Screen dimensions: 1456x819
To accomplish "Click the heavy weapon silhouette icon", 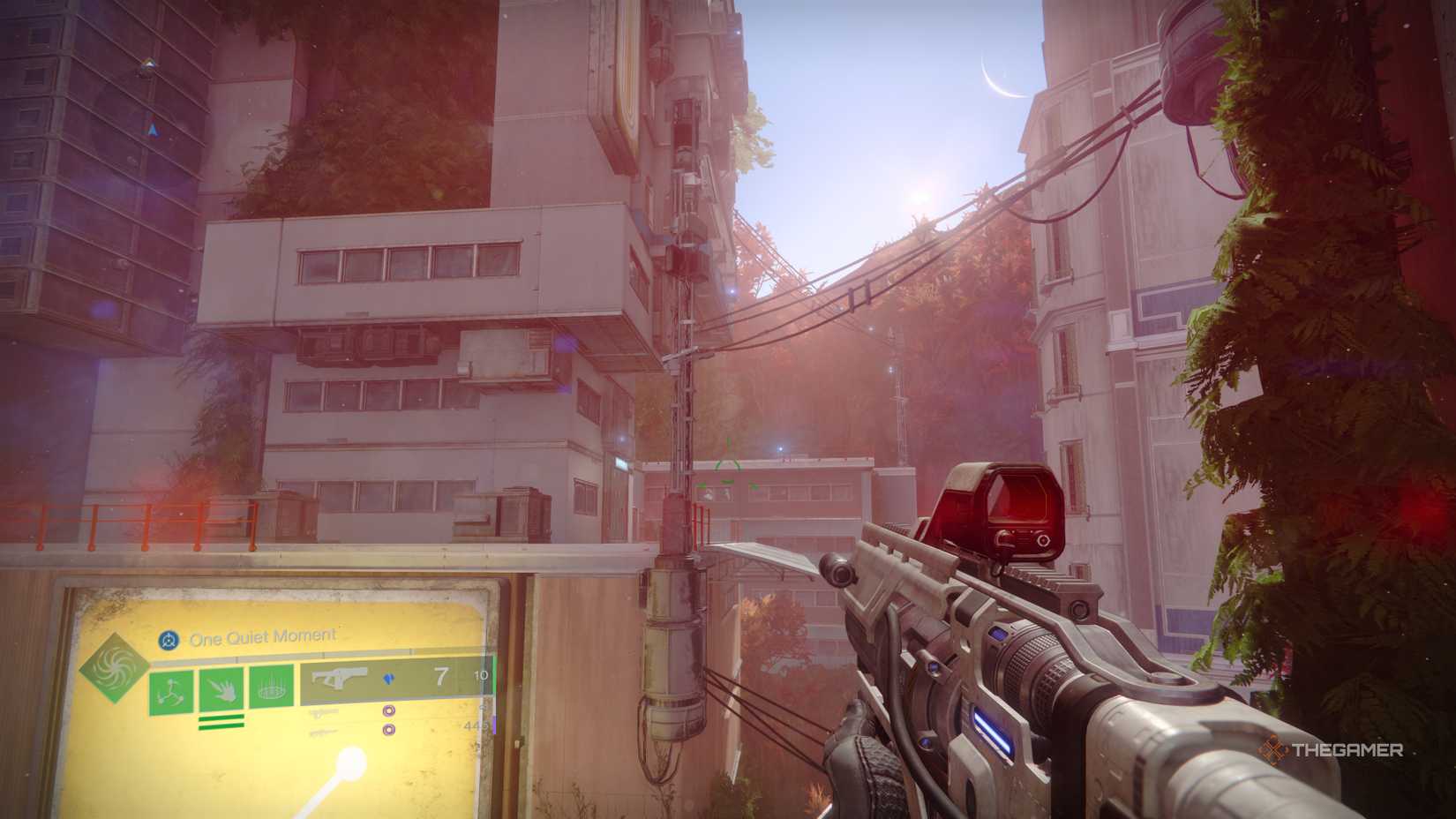I will tap(324, 733).
